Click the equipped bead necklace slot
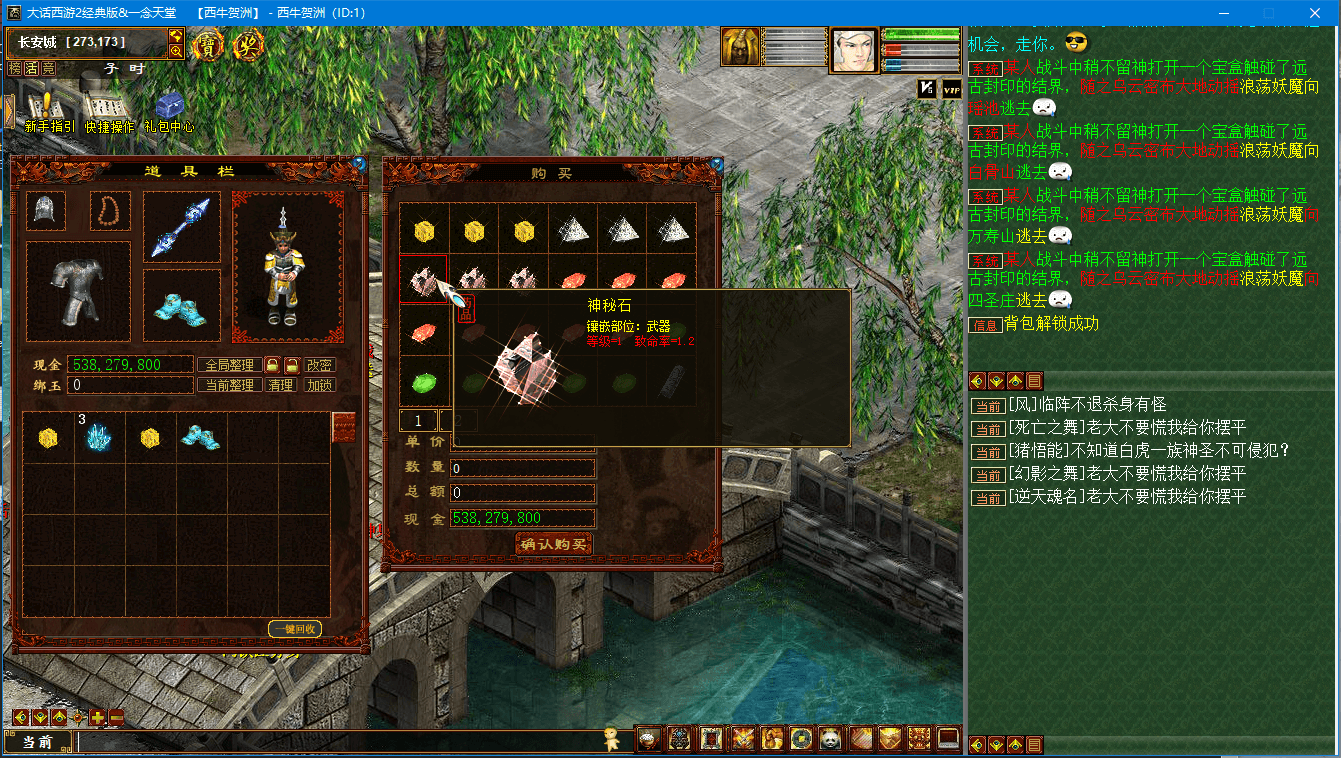The image size is (1341, 758). 110,211
